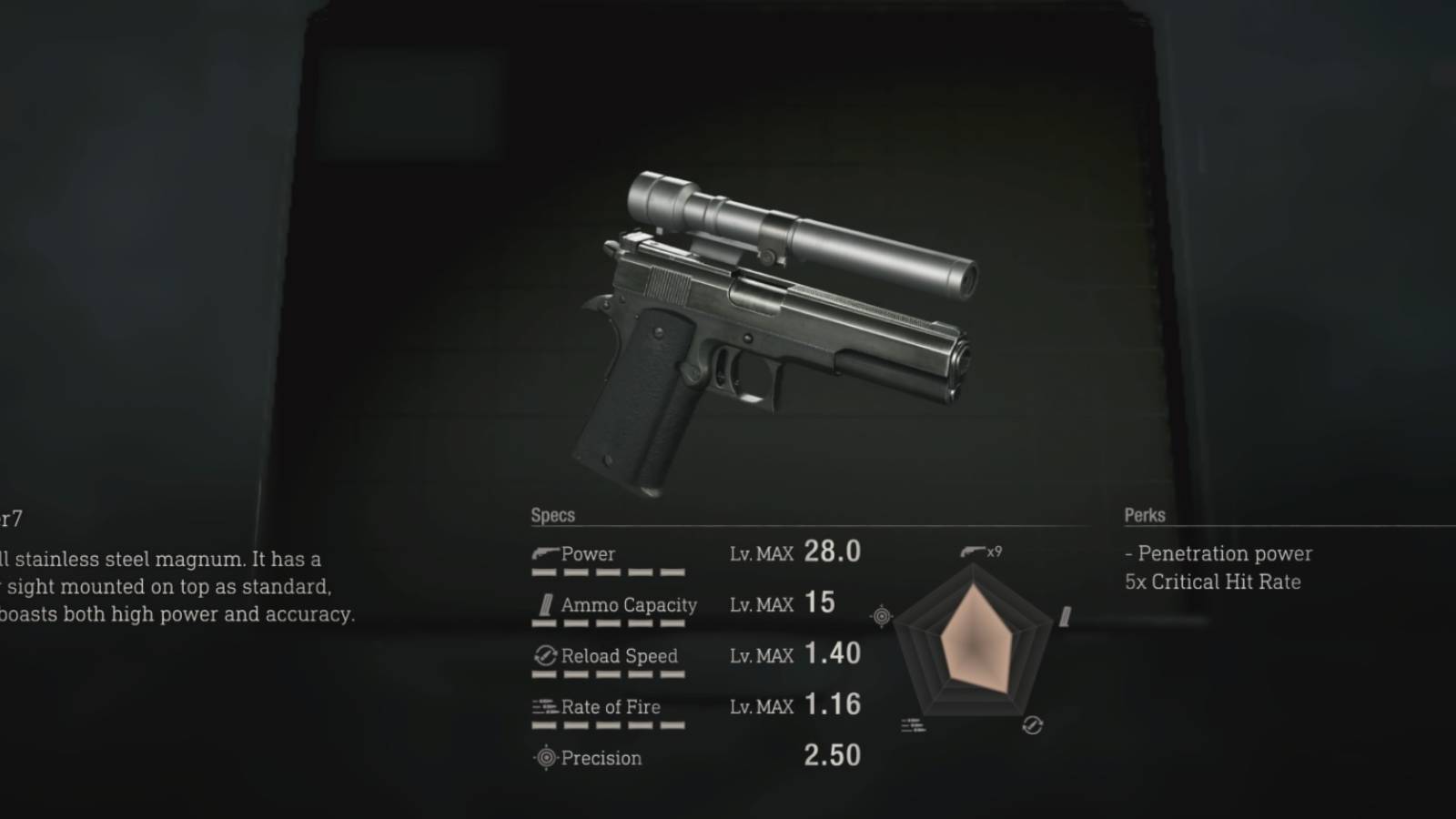
Task: Click the gun x9 icon above the radar chart
Action: pos(976,550)
